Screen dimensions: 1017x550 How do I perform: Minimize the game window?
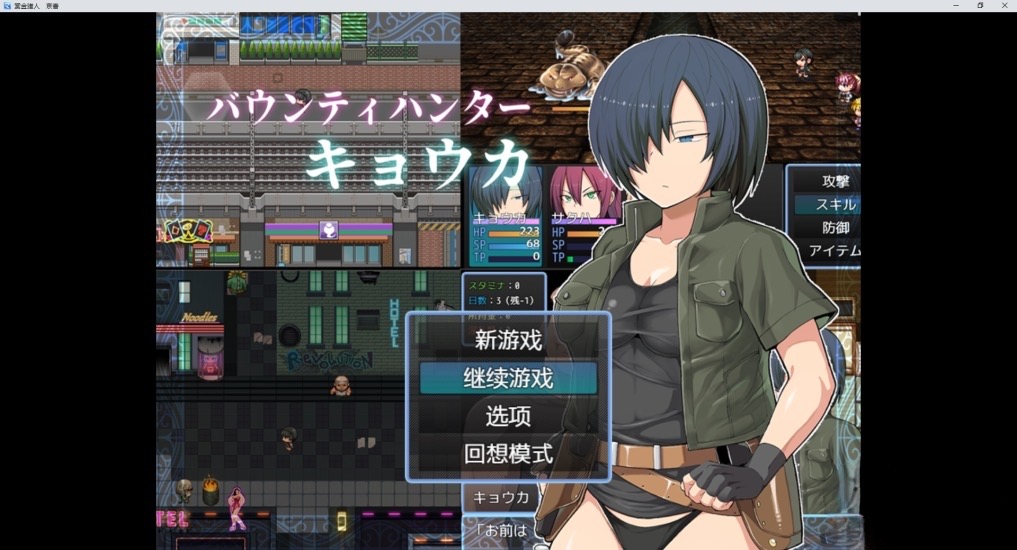tap(956, 6)
